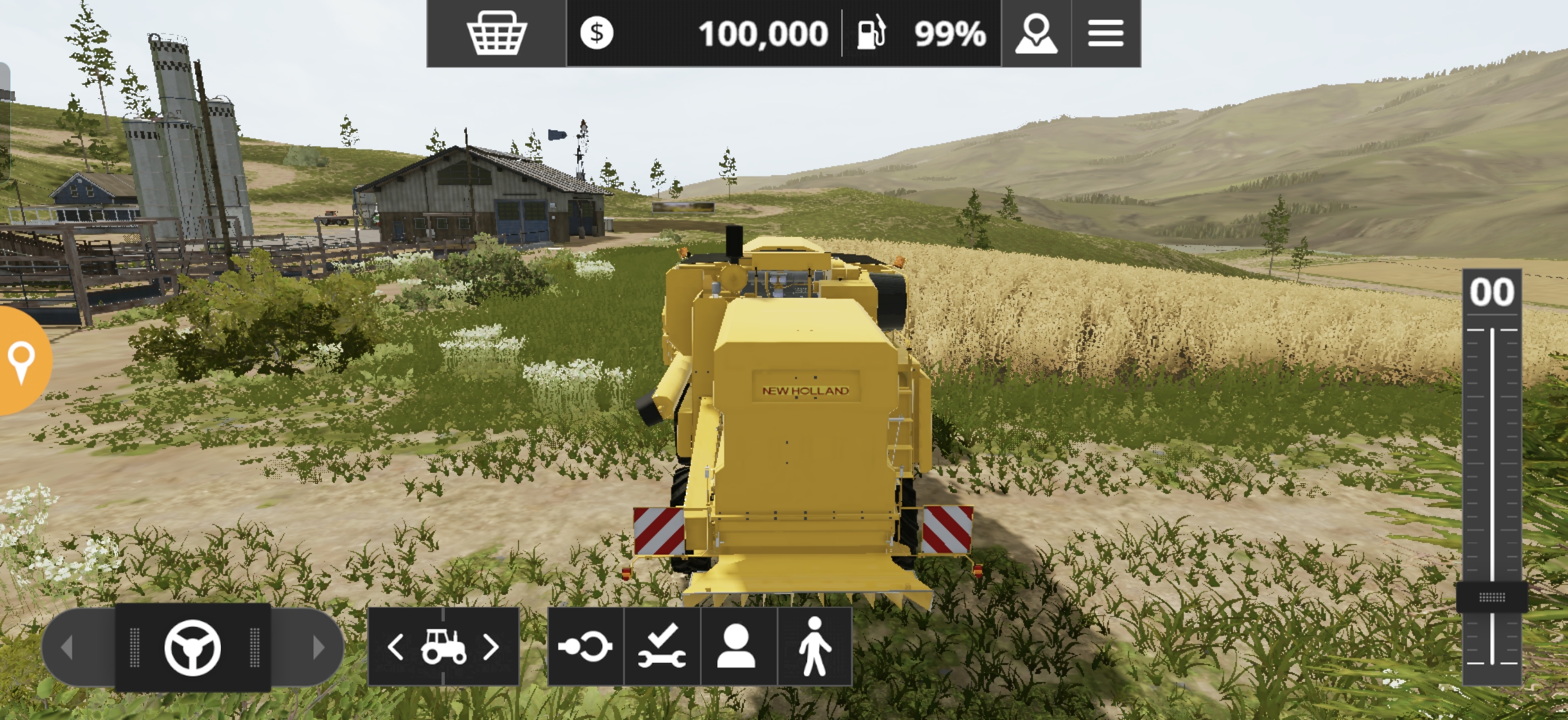The height and width of the screenshot is (720, 1568).
Task: Steer left with the left arrow
Action: click(x=68, y=647)
